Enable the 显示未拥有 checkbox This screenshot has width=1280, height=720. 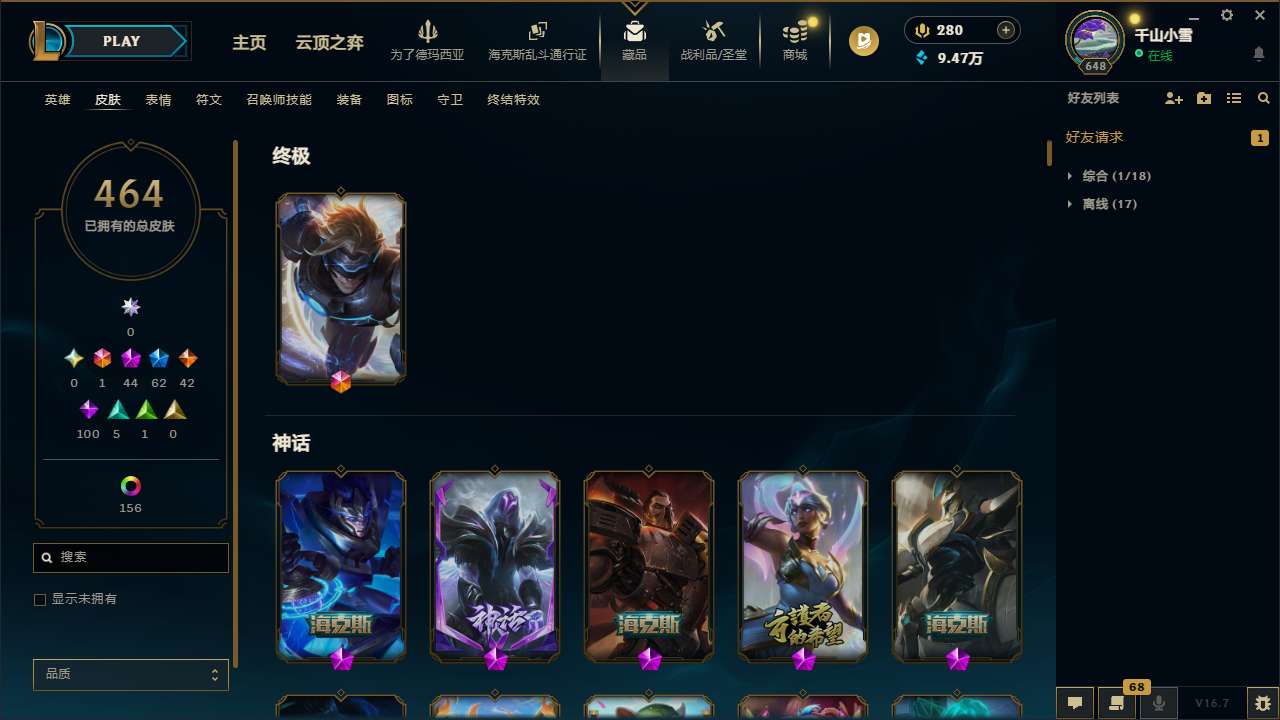coord(40,599)
